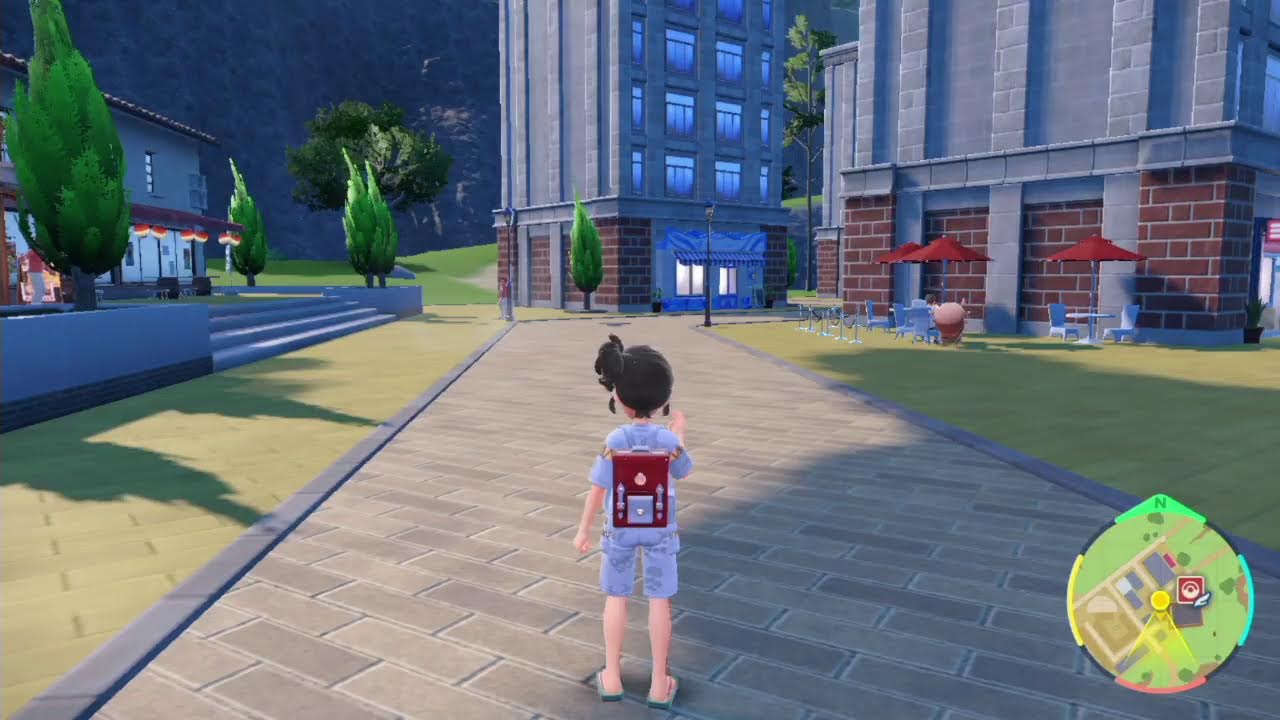Viewport: 1280px width, 720px height.
Task: Click the Poké Ball emblem on the red backpack
Action: point(640,477)
